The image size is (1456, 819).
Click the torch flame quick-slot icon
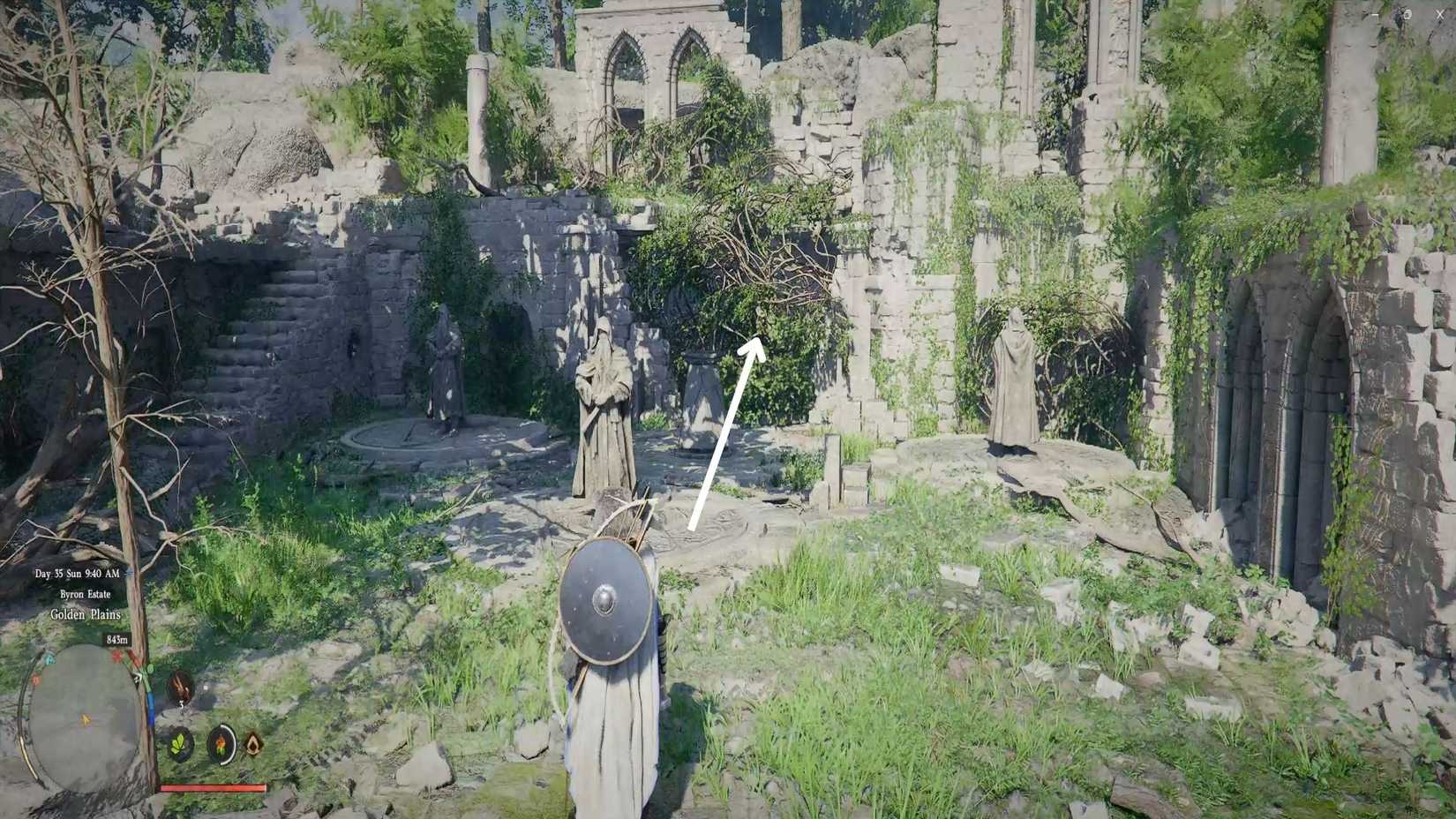[x=221, y=744]
